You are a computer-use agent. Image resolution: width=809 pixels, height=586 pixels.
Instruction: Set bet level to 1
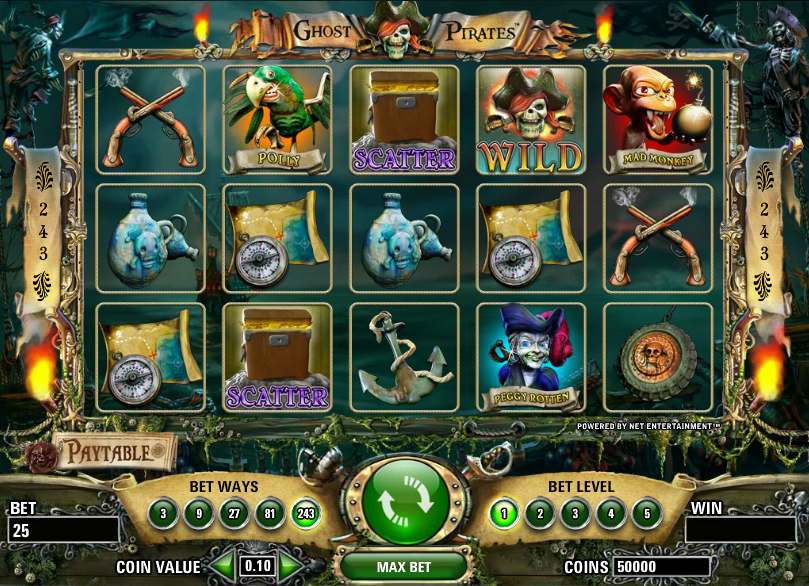tap(504, 515)
